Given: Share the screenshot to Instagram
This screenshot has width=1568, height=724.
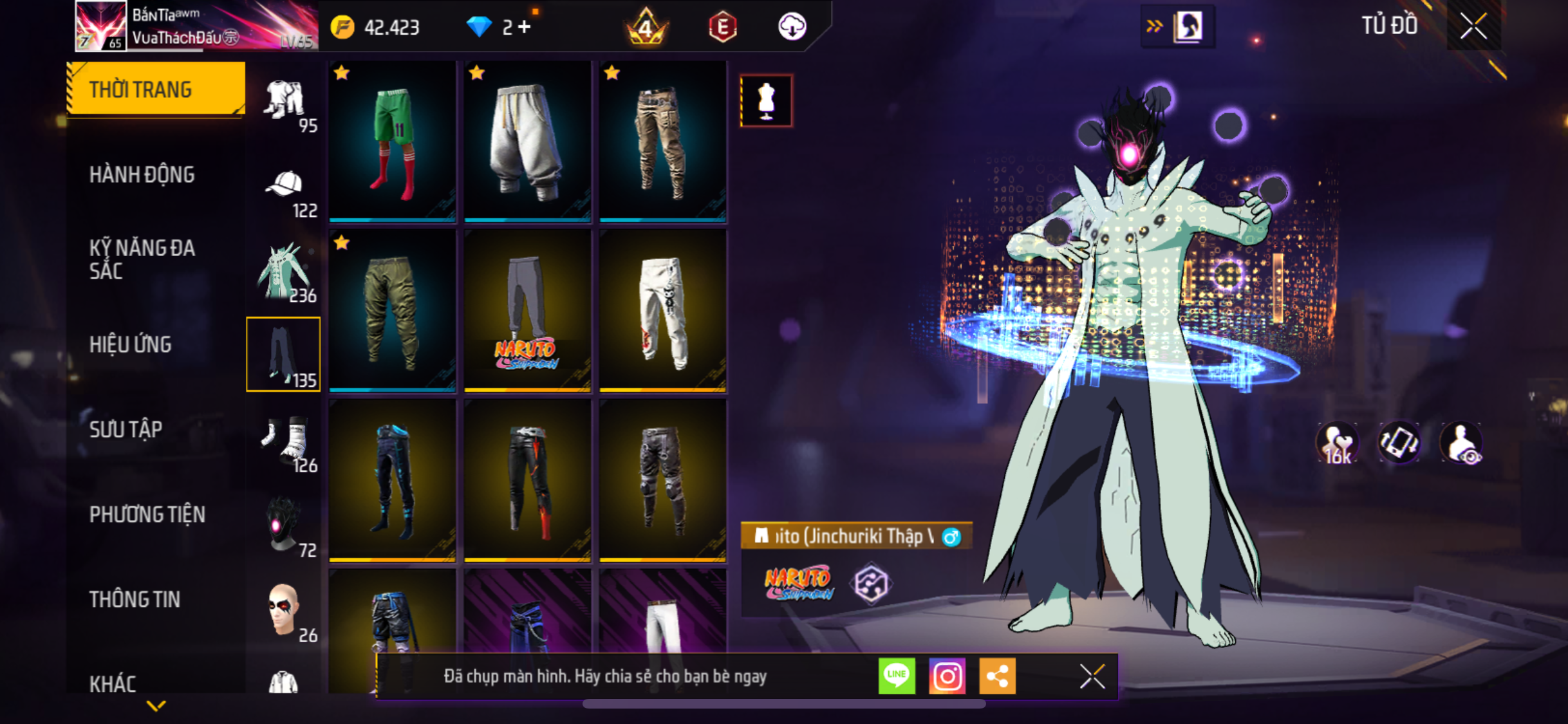Looking at the screenshot, I should click(x=947, y=676).
